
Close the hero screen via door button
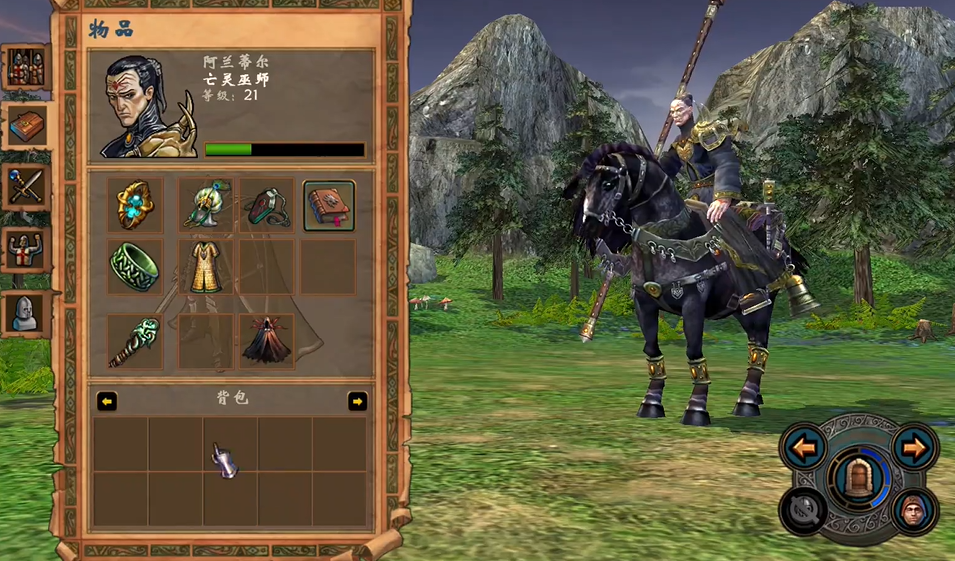point(859,482)
